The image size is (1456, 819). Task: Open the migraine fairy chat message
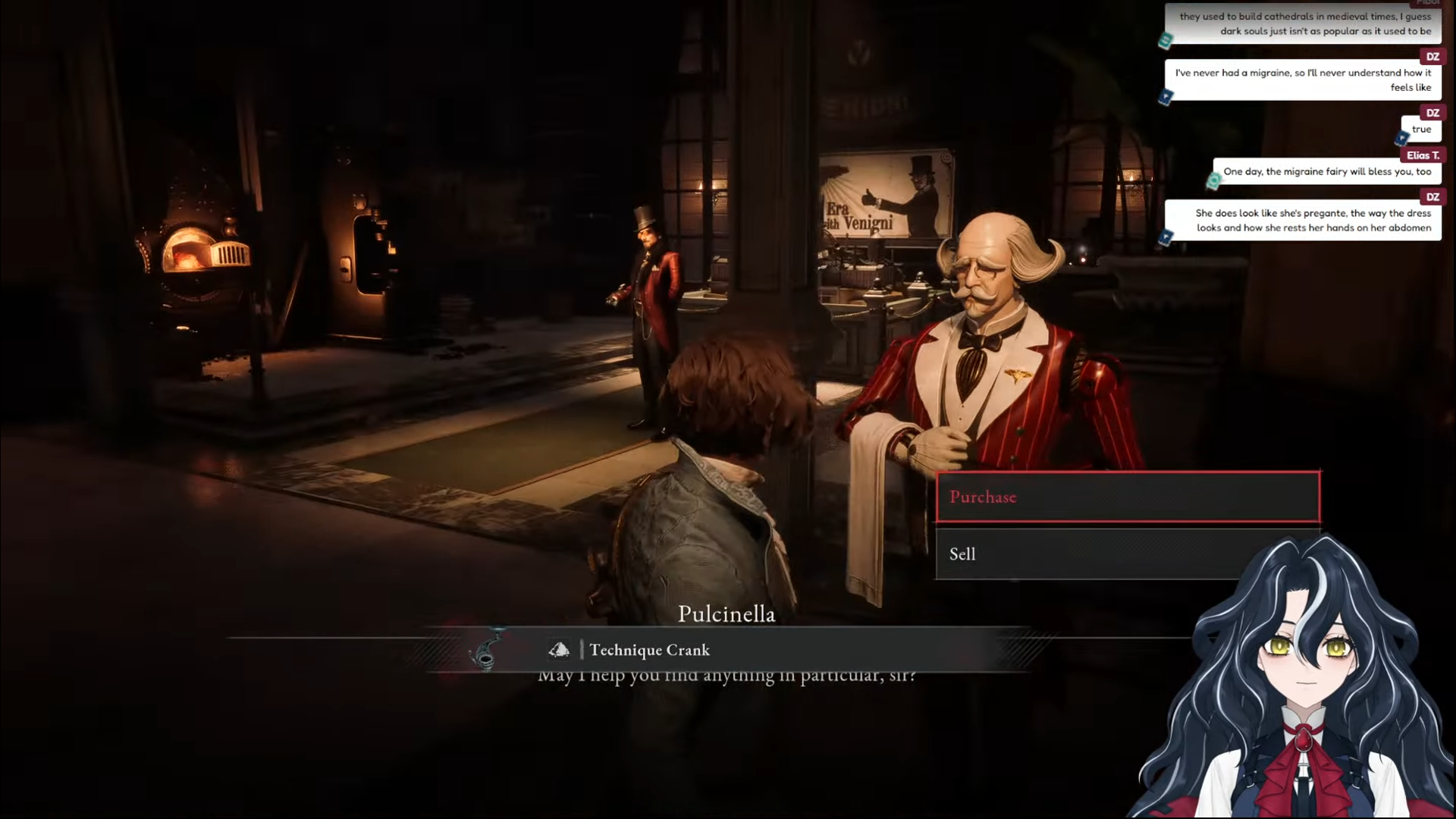[x=1326, y=172]
